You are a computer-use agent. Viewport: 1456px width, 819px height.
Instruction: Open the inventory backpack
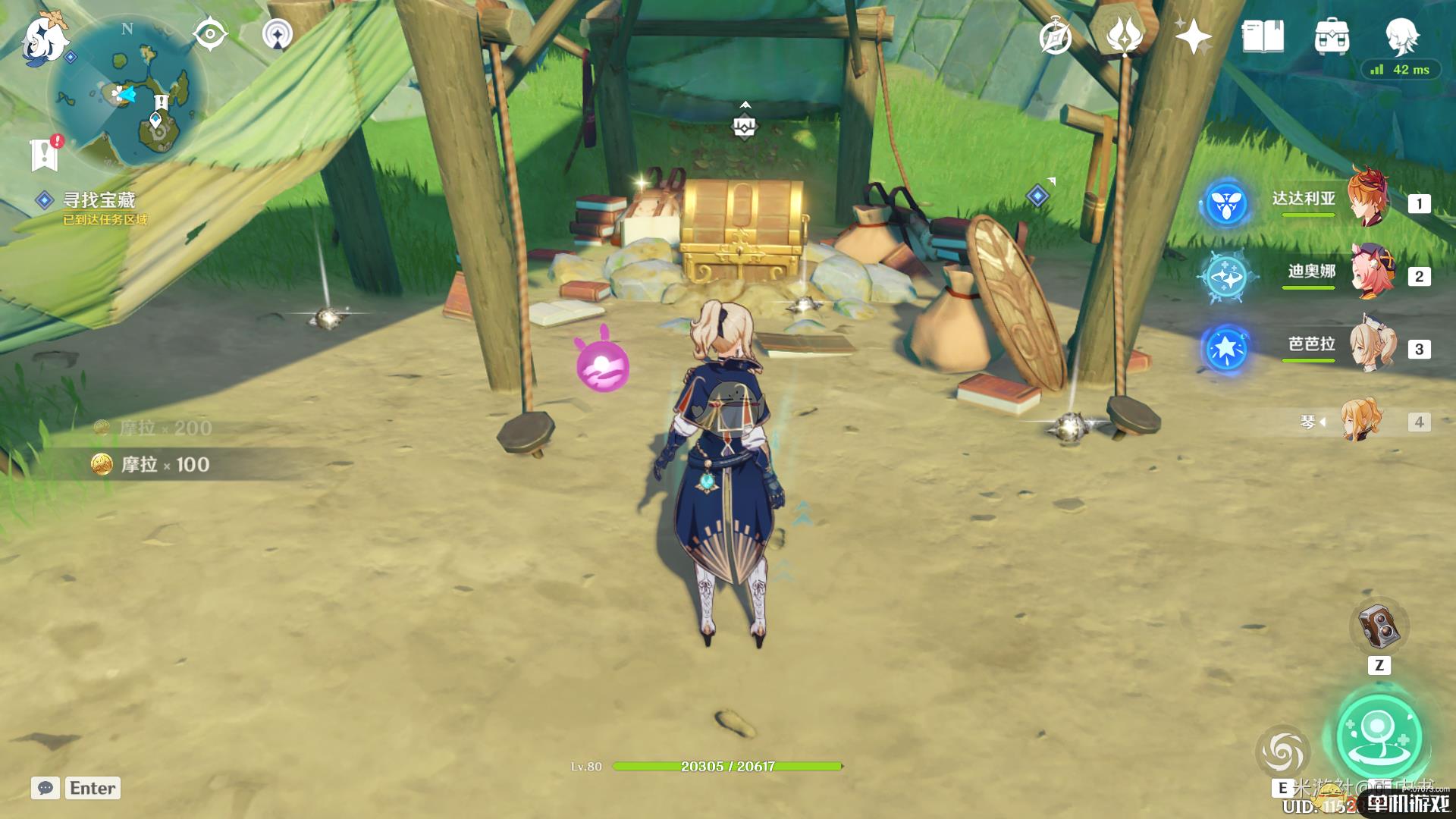[x=1332, y=36]
